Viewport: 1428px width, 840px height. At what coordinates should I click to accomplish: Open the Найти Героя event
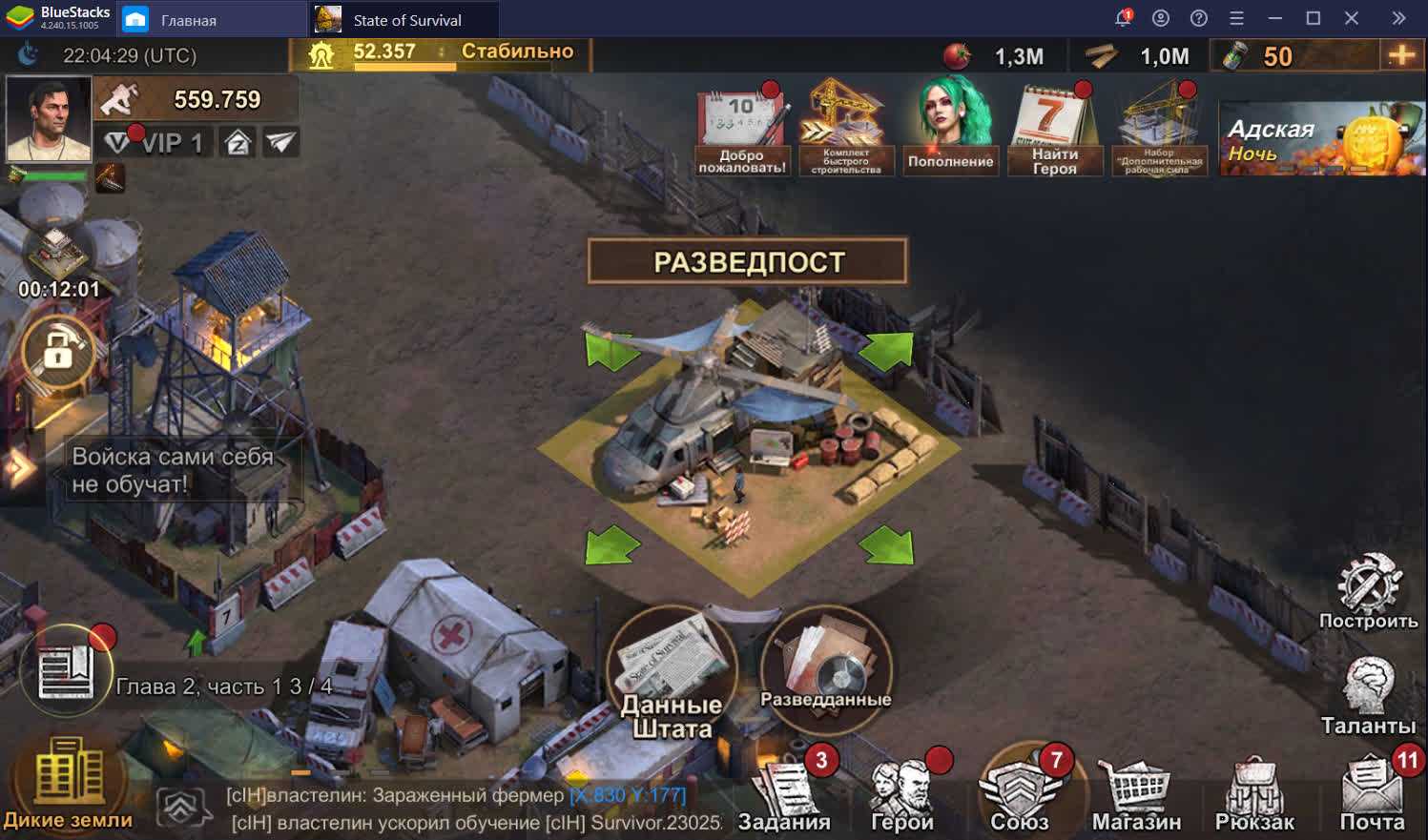pos(1055,130)
